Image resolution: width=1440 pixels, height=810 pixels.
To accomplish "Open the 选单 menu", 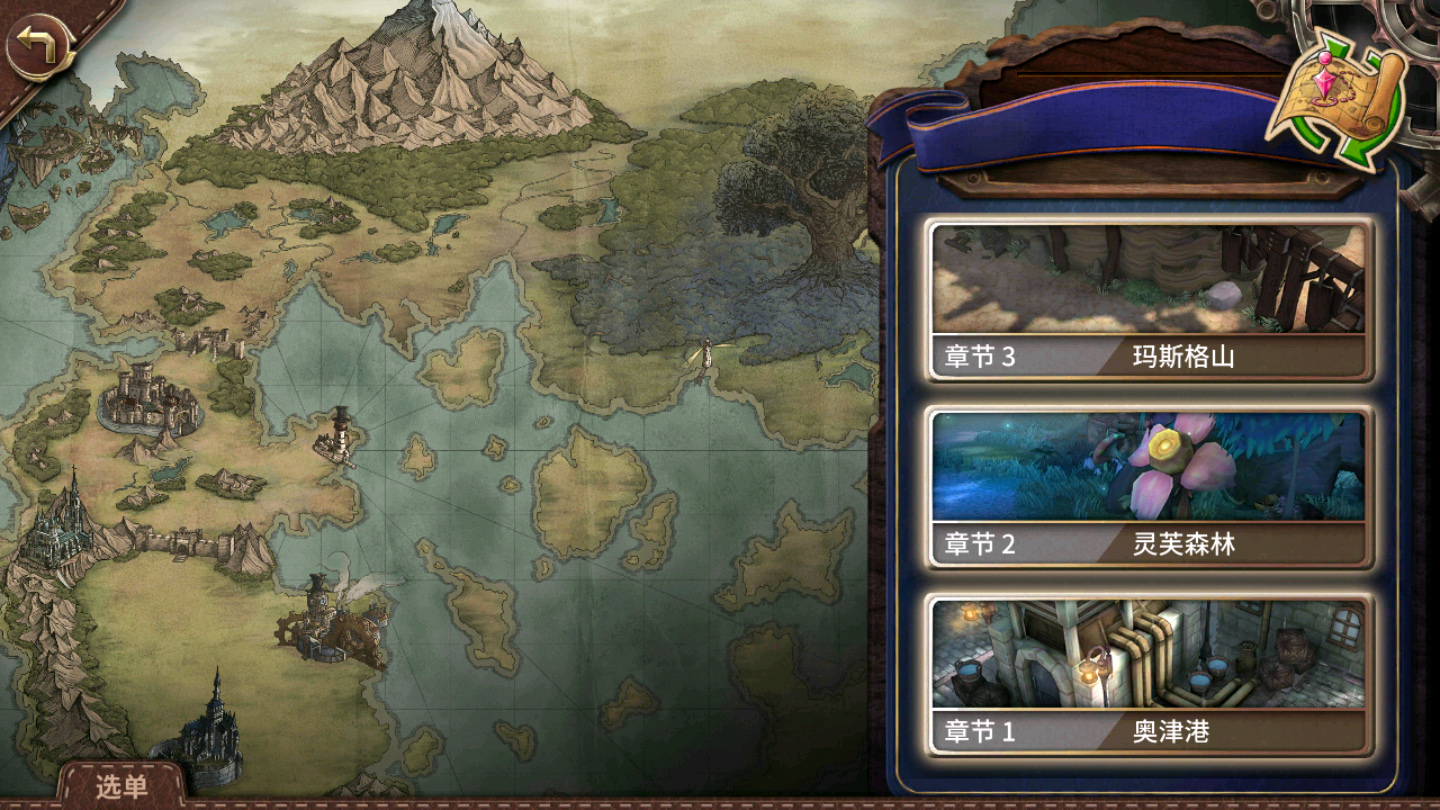I will click(121, 786).
